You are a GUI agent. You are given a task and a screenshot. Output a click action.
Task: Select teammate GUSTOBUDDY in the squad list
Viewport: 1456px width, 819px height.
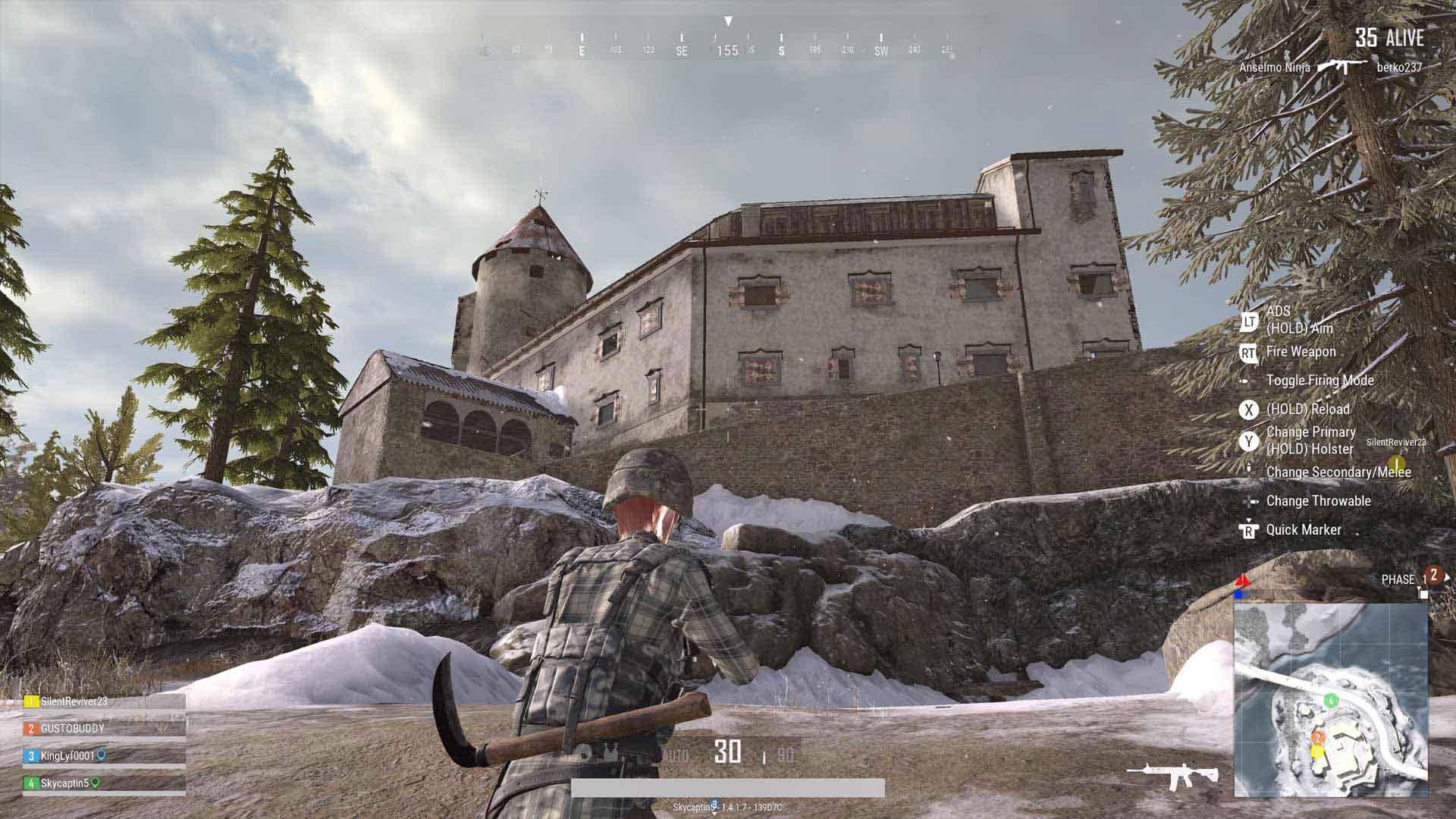click(x=72, y=729)
